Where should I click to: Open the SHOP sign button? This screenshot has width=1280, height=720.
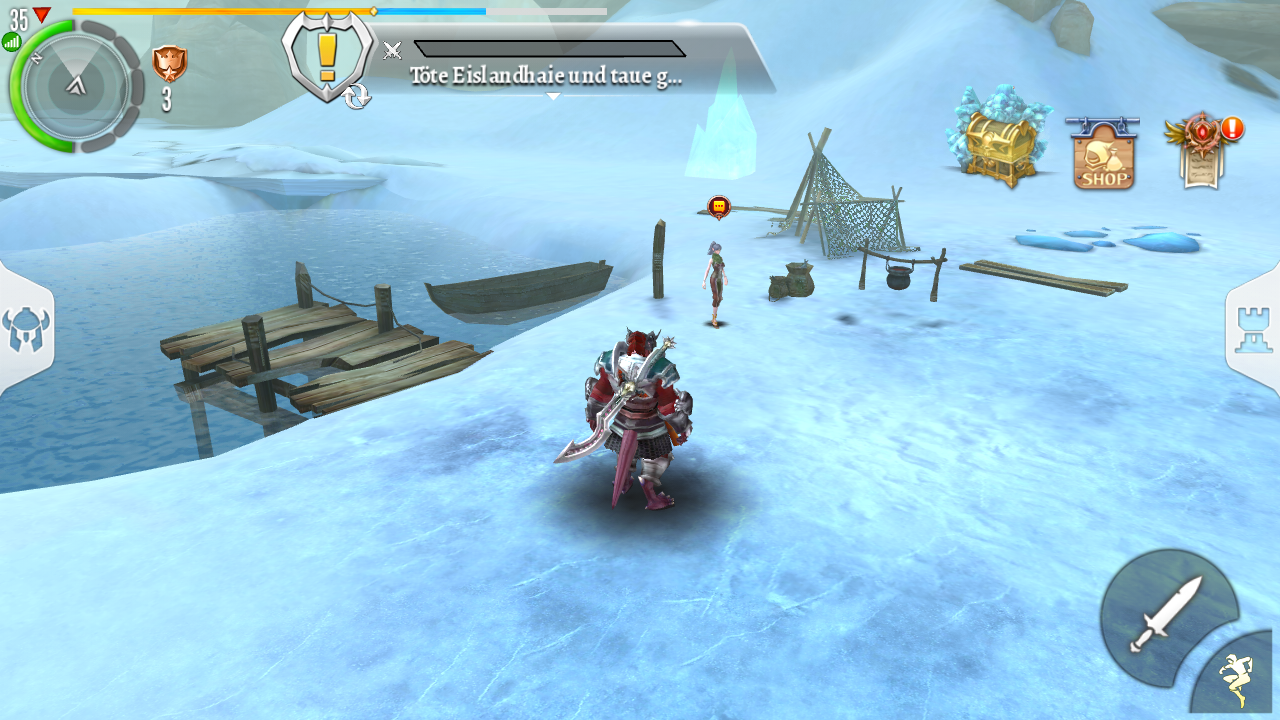(x=1104, y=155)
